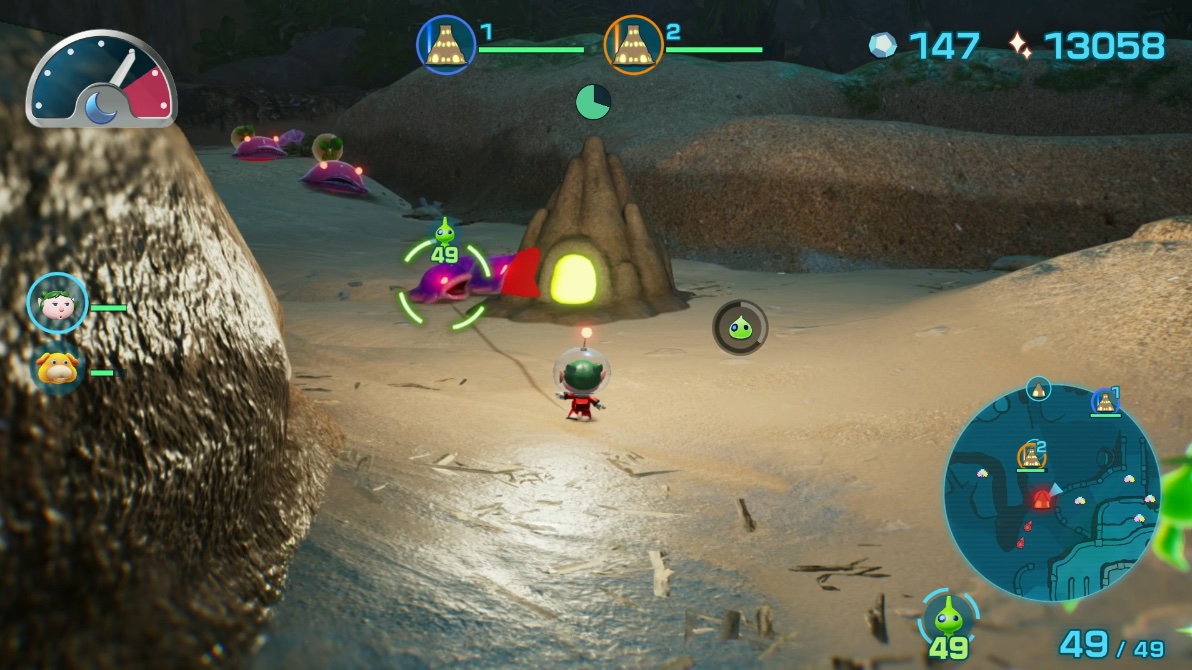Select the pink-faced captain portrait
Viewport: 1192px width, 670px height.
[57, 303]
